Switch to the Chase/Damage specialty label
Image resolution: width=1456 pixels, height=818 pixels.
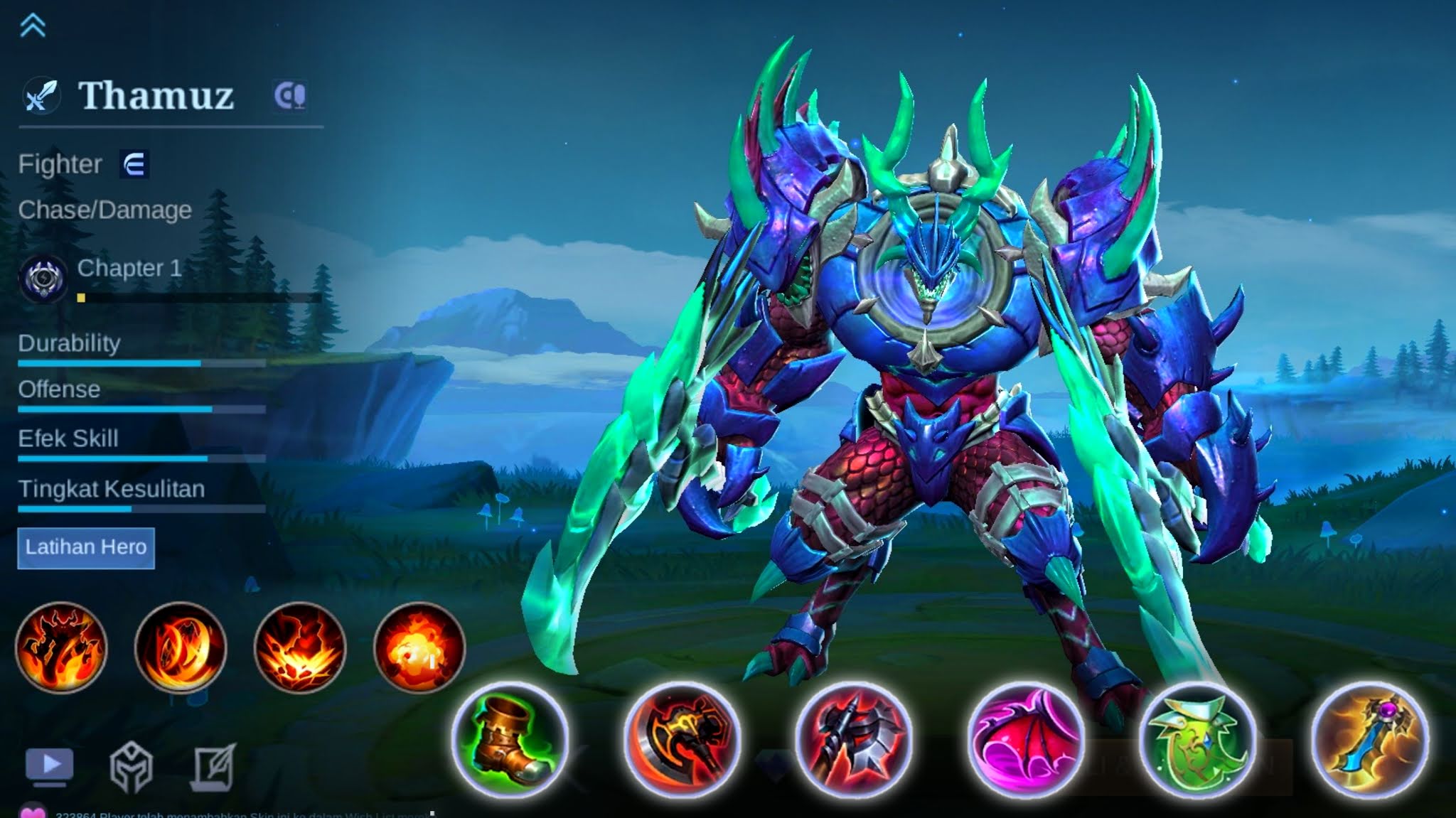pos(105,209)
